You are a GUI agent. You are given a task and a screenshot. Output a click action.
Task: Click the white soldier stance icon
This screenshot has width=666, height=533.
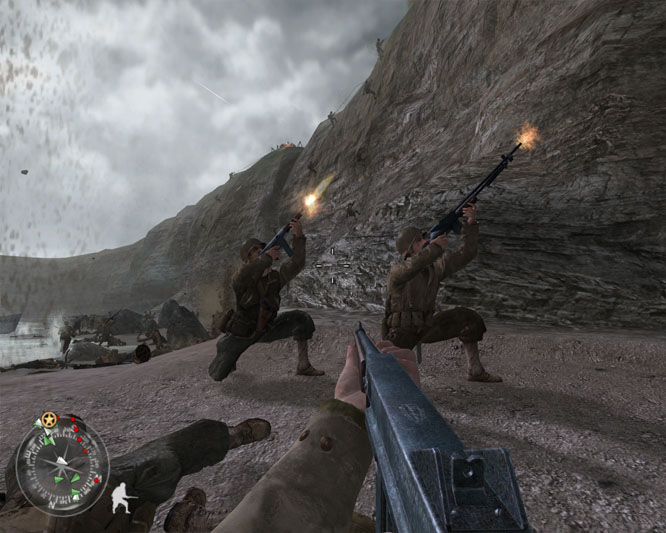coord(122,495)
